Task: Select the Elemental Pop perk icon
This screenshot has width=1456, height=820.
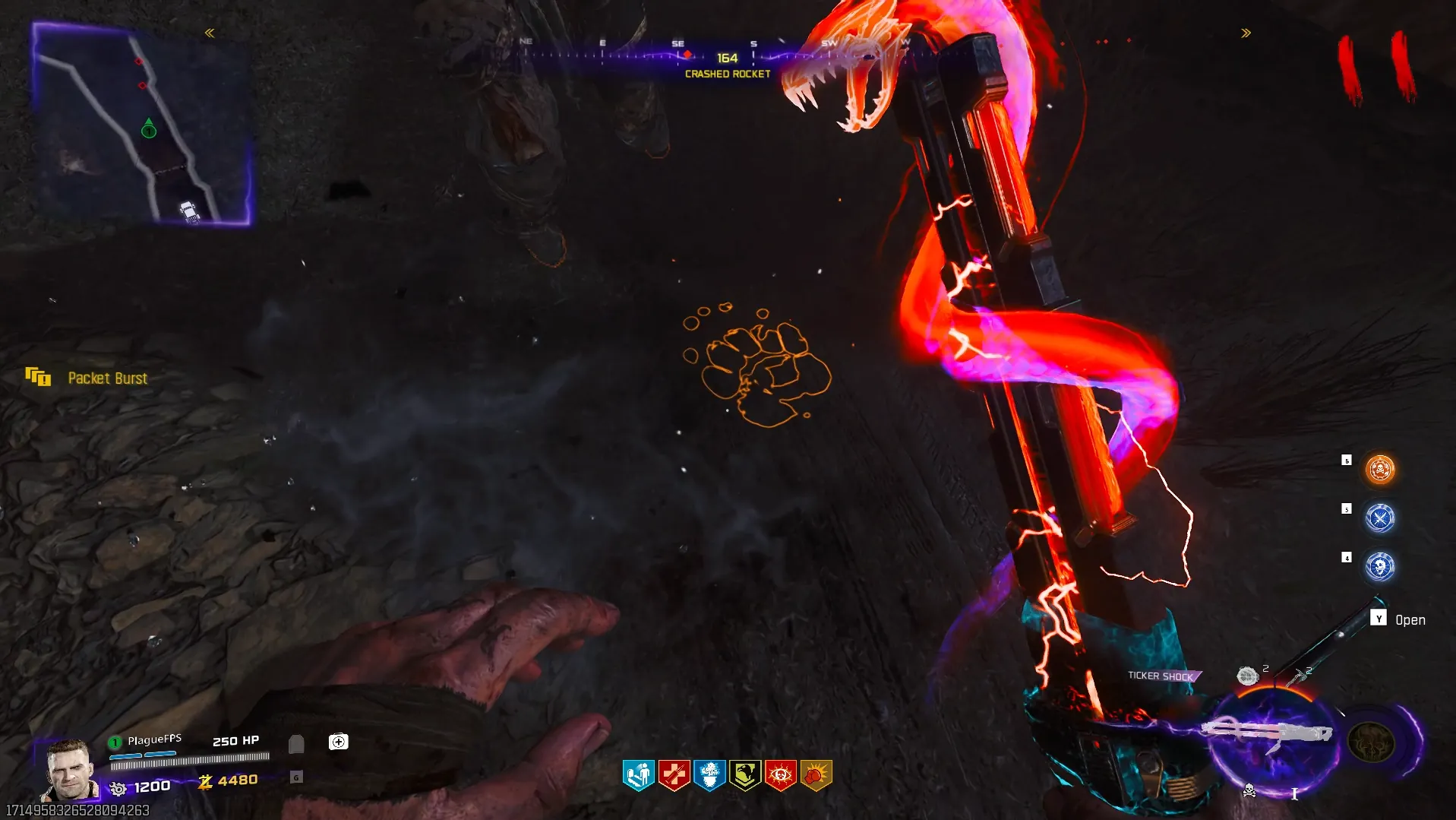Action: pos(709,775)
